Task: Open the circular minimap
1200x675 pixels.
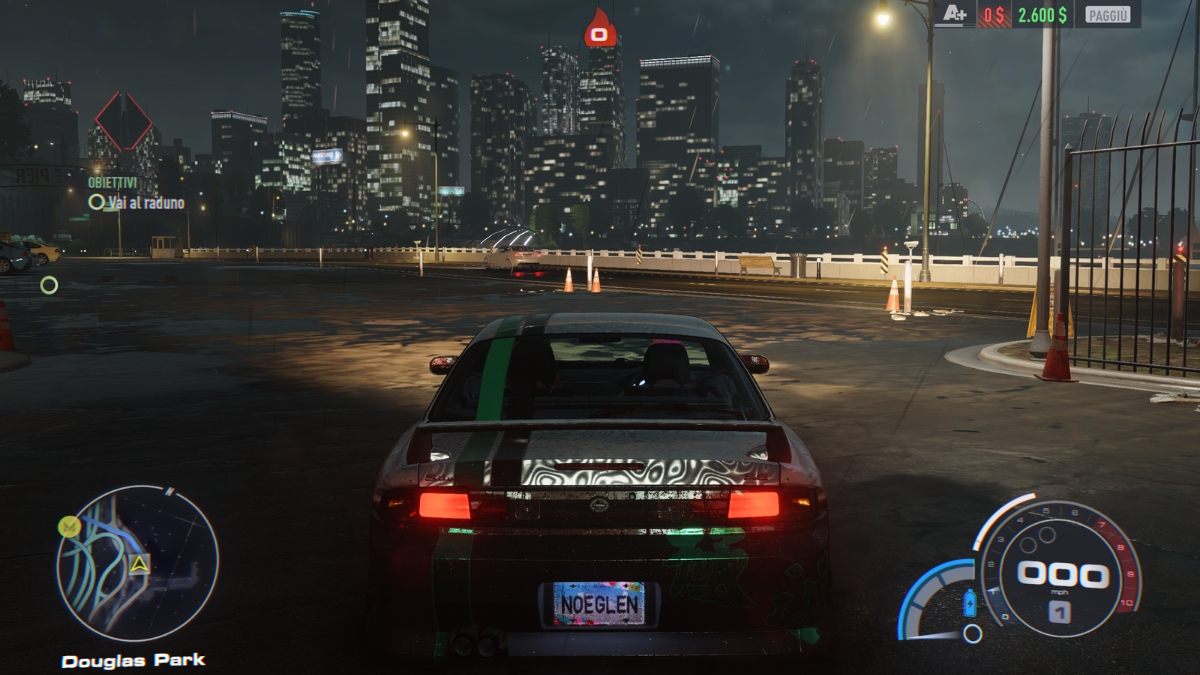Action: coord(137,563)
